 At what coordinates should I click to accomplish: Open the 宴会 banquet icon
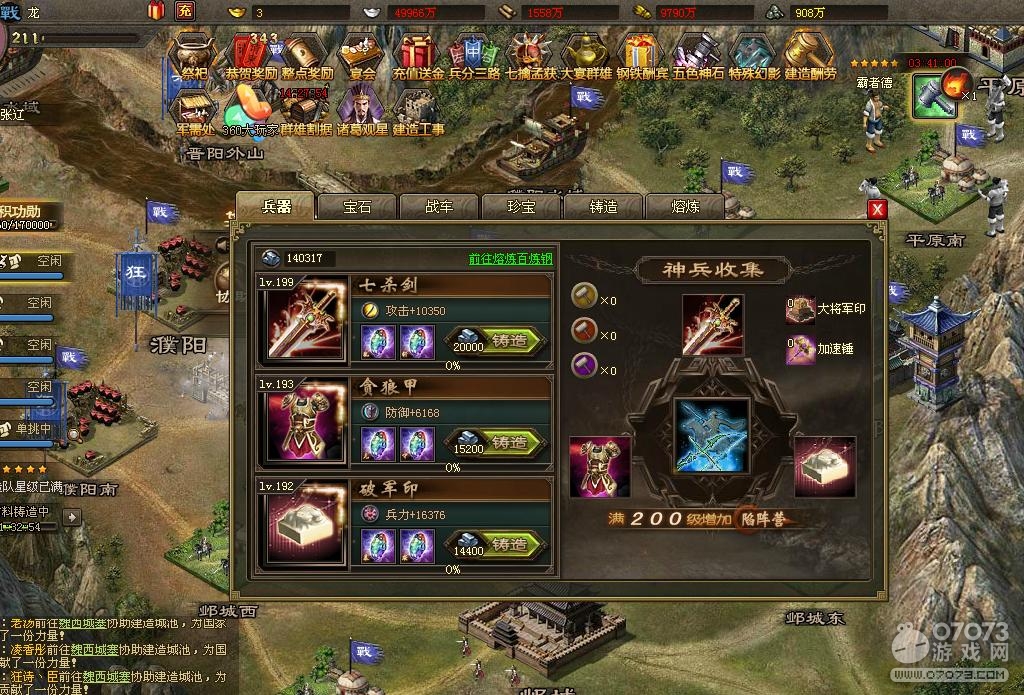[362, 55]
